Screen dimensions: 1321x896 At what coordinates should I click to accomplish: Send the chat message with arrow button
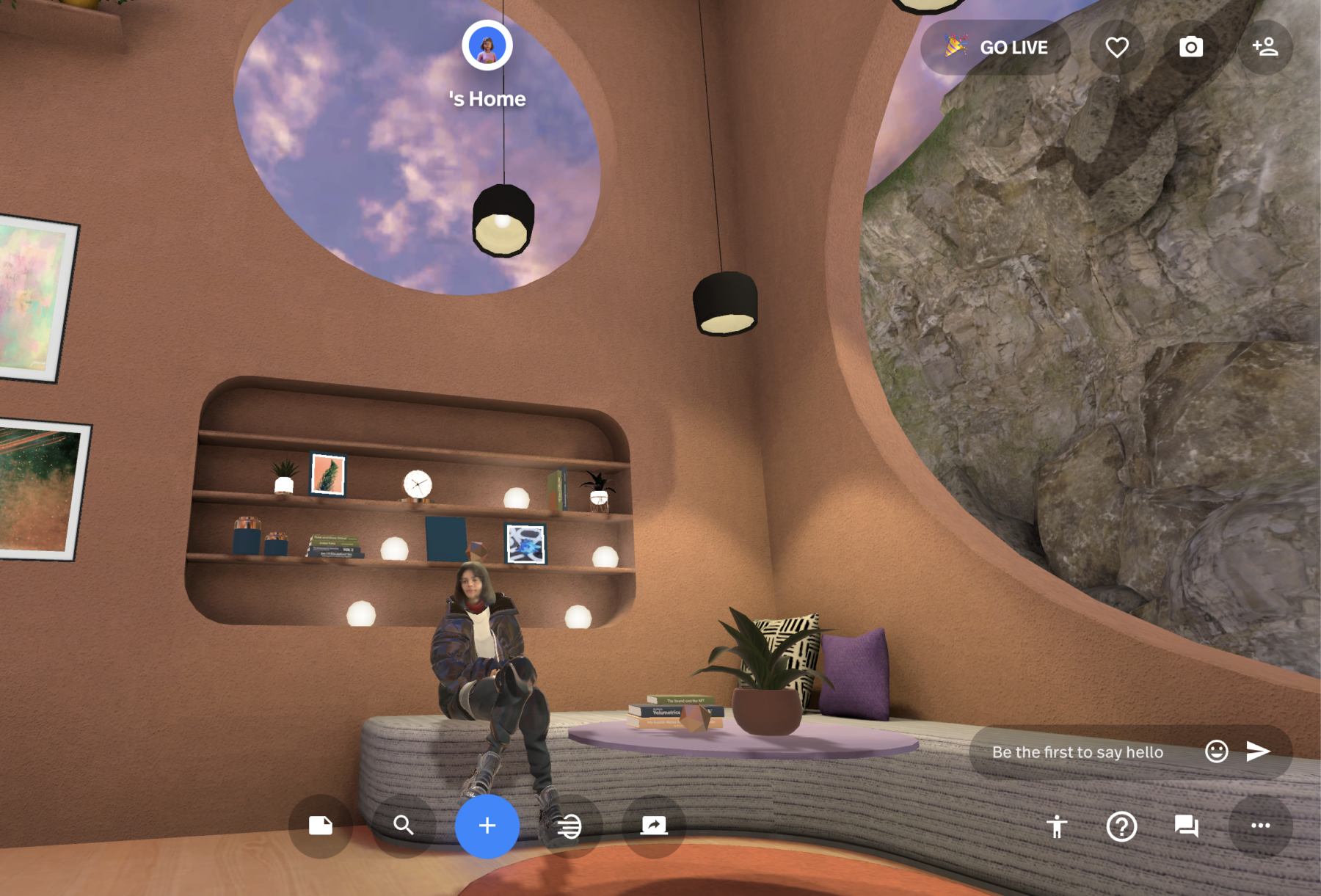1258,751
